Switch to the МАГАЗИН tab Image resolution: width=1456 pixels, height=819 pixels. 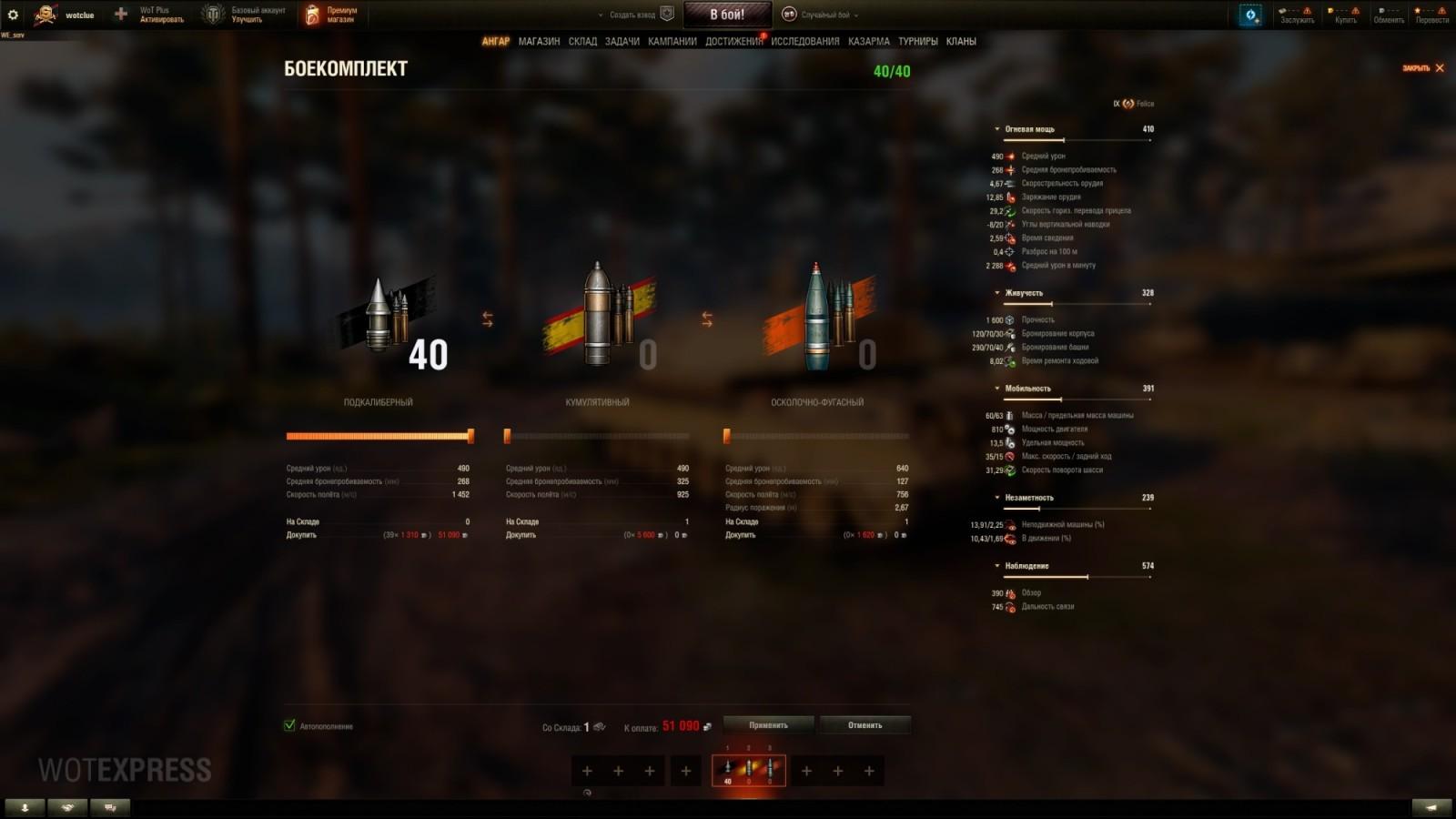pyautogui.click(x=539, y=42)
